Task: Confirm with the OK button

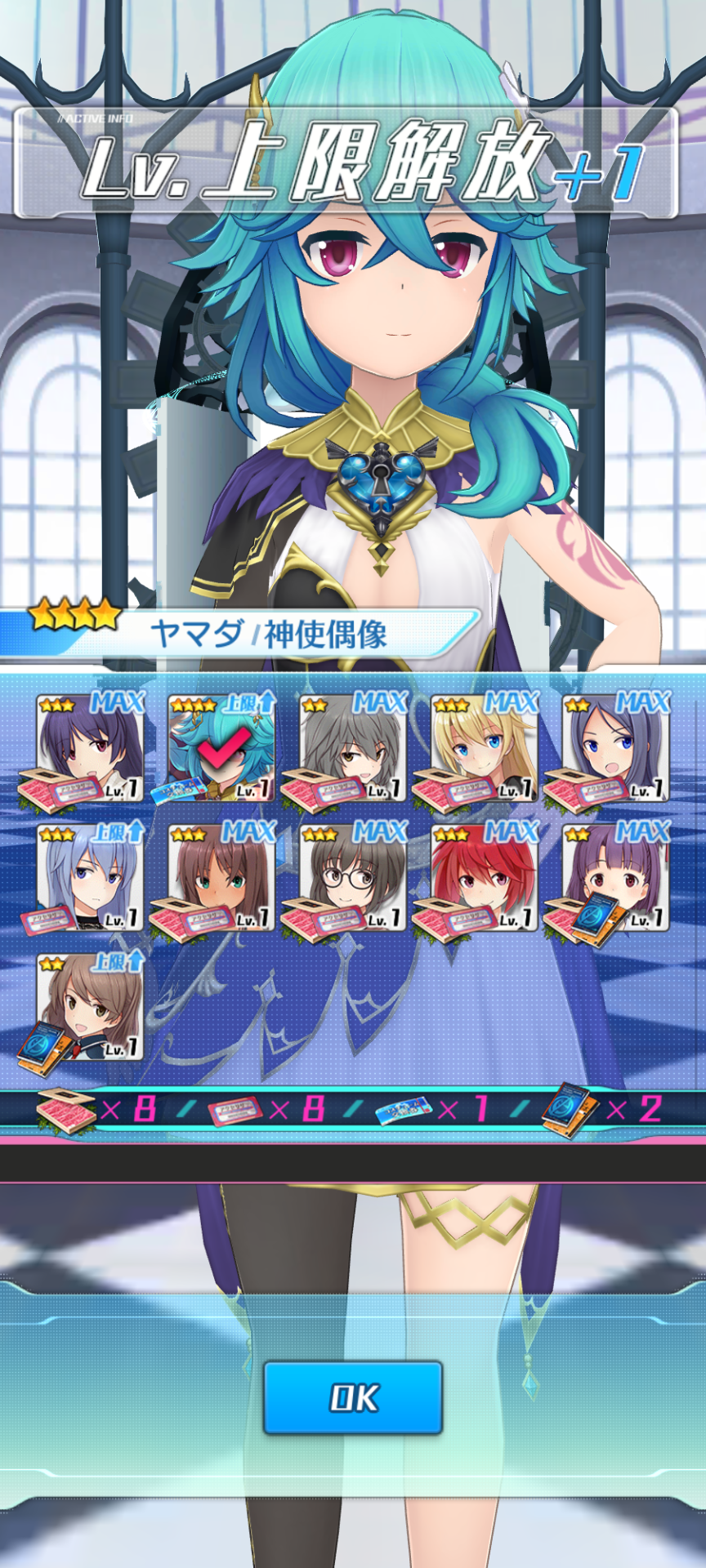Action: point(353,1397)
